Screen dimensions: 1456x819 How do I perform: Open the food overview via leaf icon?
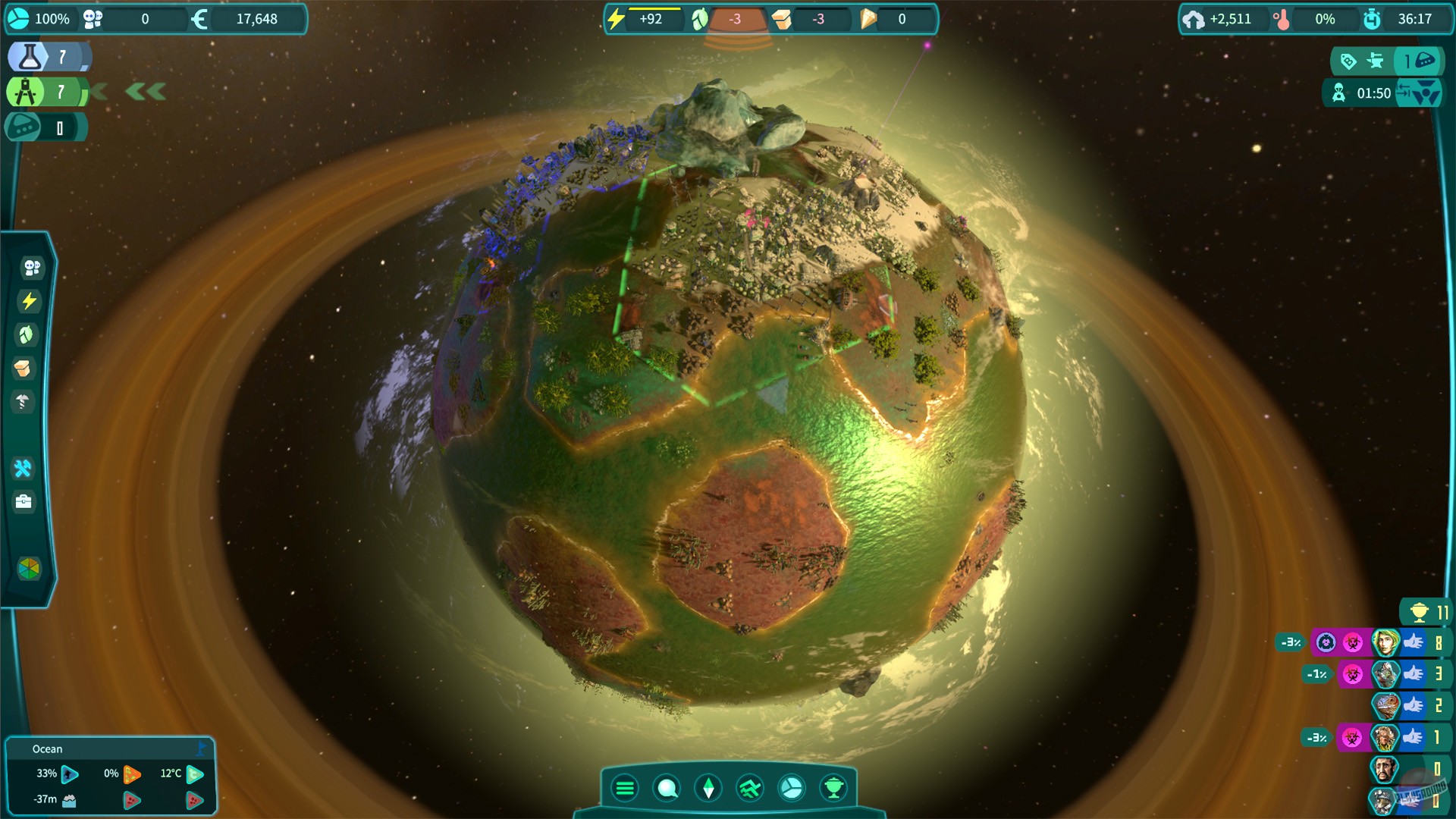click(29, 335)
